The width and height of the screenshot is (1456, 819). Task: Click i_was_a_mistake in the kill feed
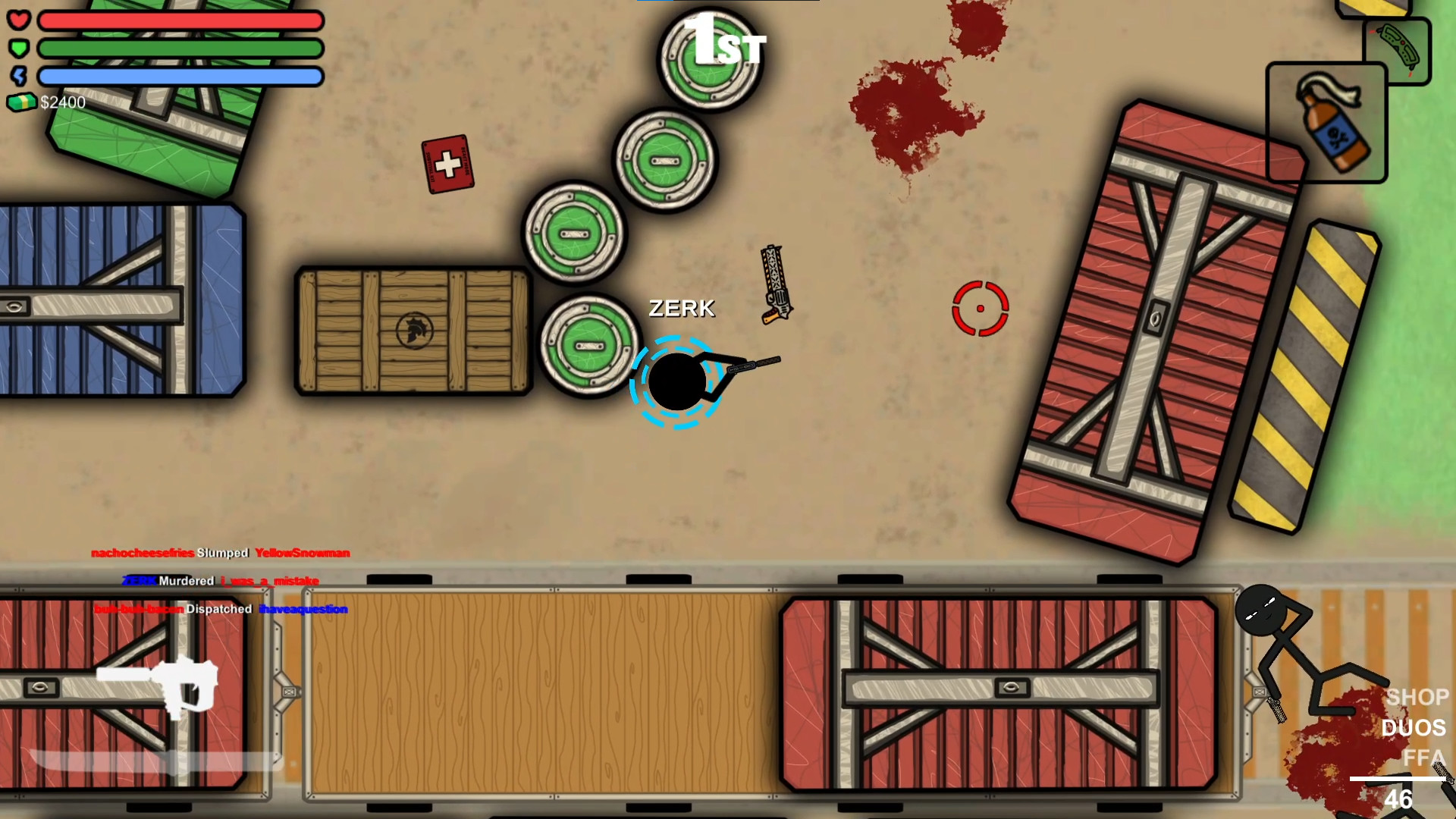[269, 581]
